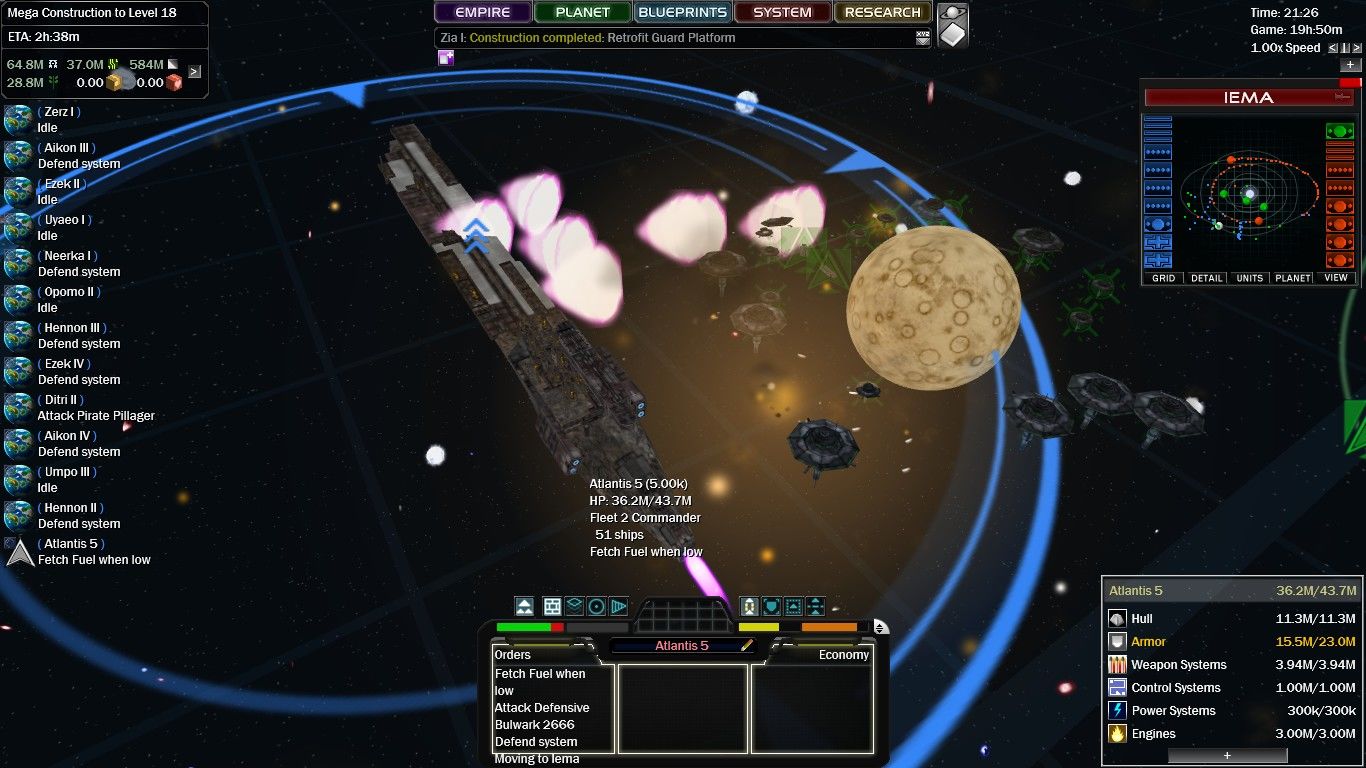The width and height of the screenshot is (1366, 768).
Task: Show the System tab
Action: click(782, 13)
